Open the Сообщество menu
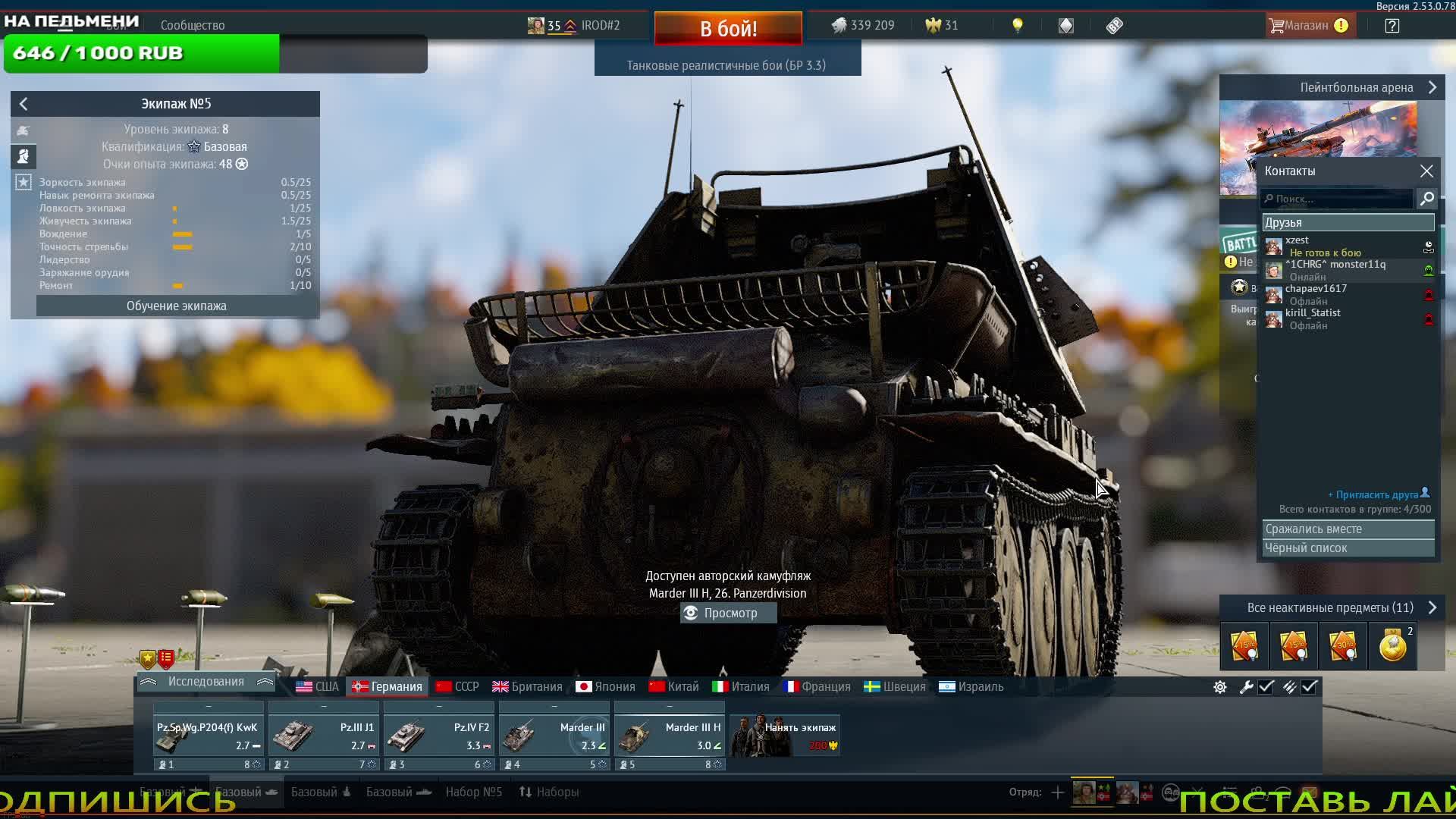 coord(193,26)
